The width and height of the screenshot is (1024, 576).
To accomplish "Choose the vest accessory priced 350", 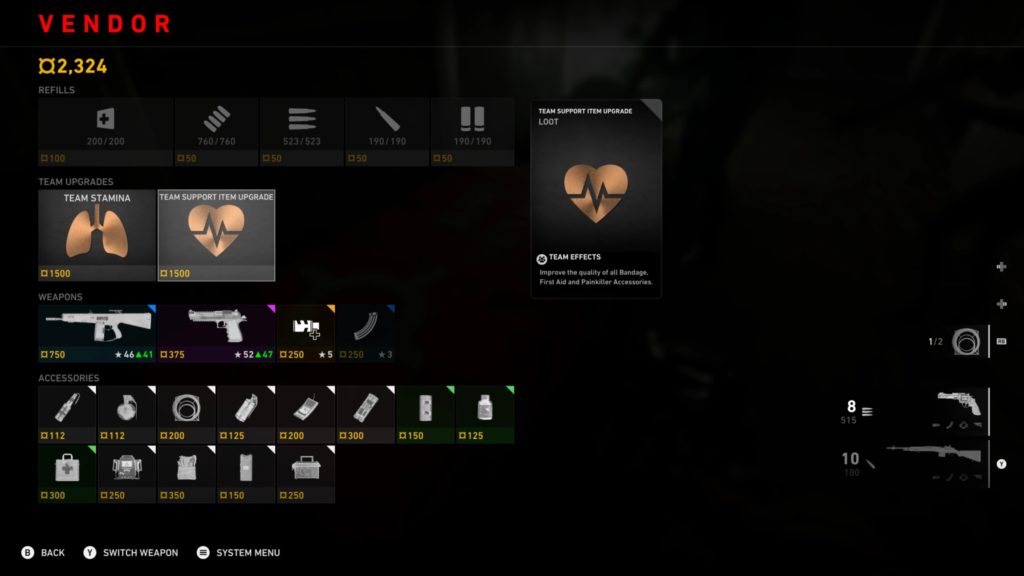I will point(186,473).
